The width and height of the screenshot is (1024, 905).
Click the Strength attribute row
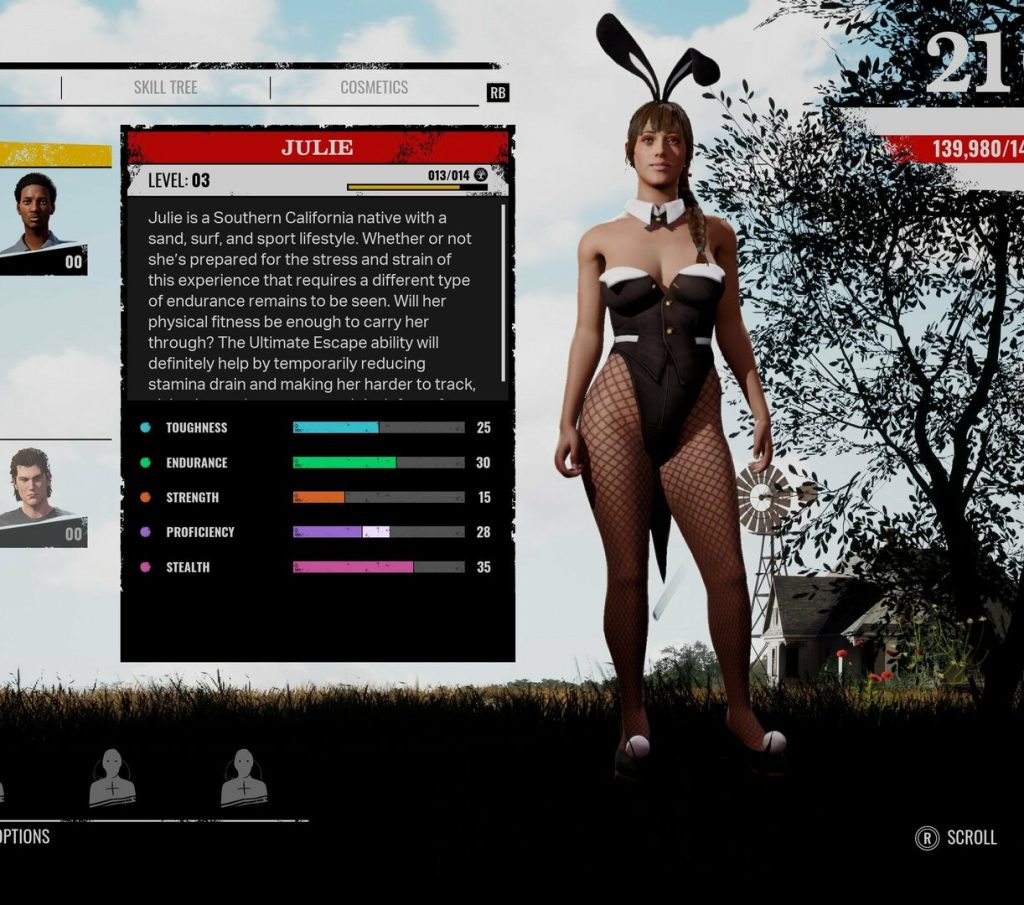click(x=317, y=497)
